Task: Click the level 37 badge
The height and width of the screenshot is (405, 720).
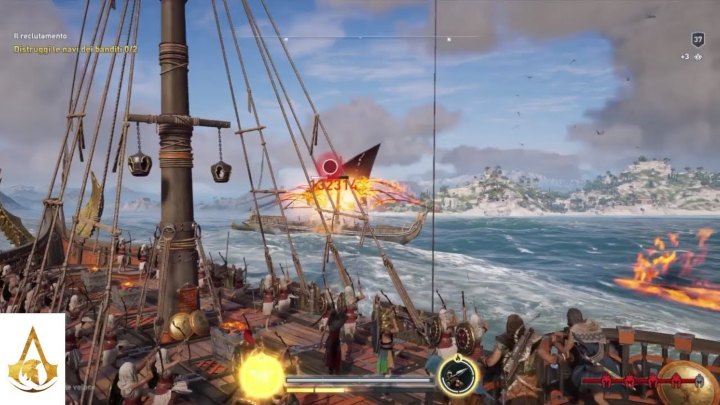Action: 698,39
